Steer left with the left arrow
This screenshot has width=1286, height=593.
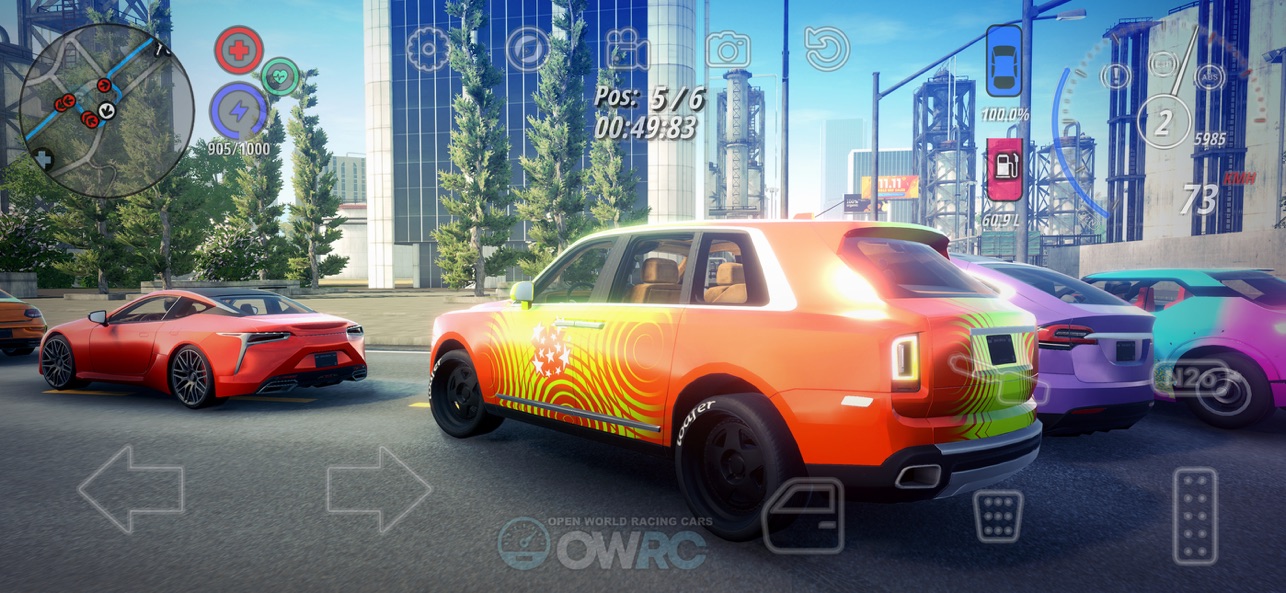(131, 489)
